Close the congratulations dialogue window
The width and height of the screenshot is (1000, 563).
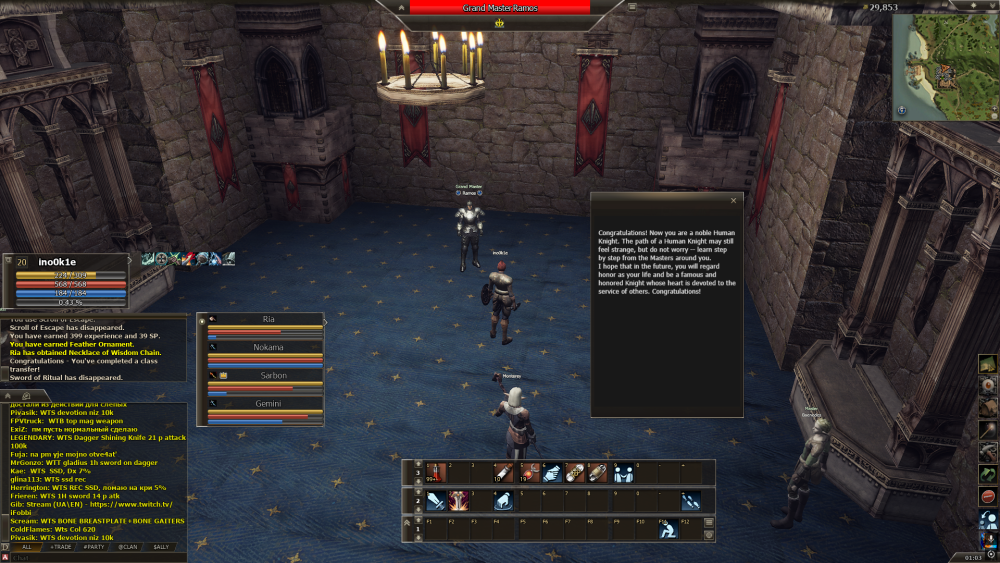coord(733,200)
